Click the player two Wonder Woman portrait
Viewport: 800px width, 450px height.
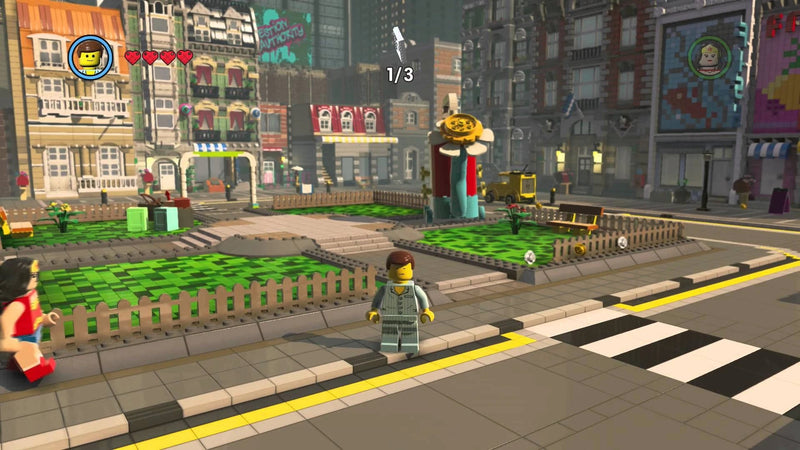tap(709, 55)
